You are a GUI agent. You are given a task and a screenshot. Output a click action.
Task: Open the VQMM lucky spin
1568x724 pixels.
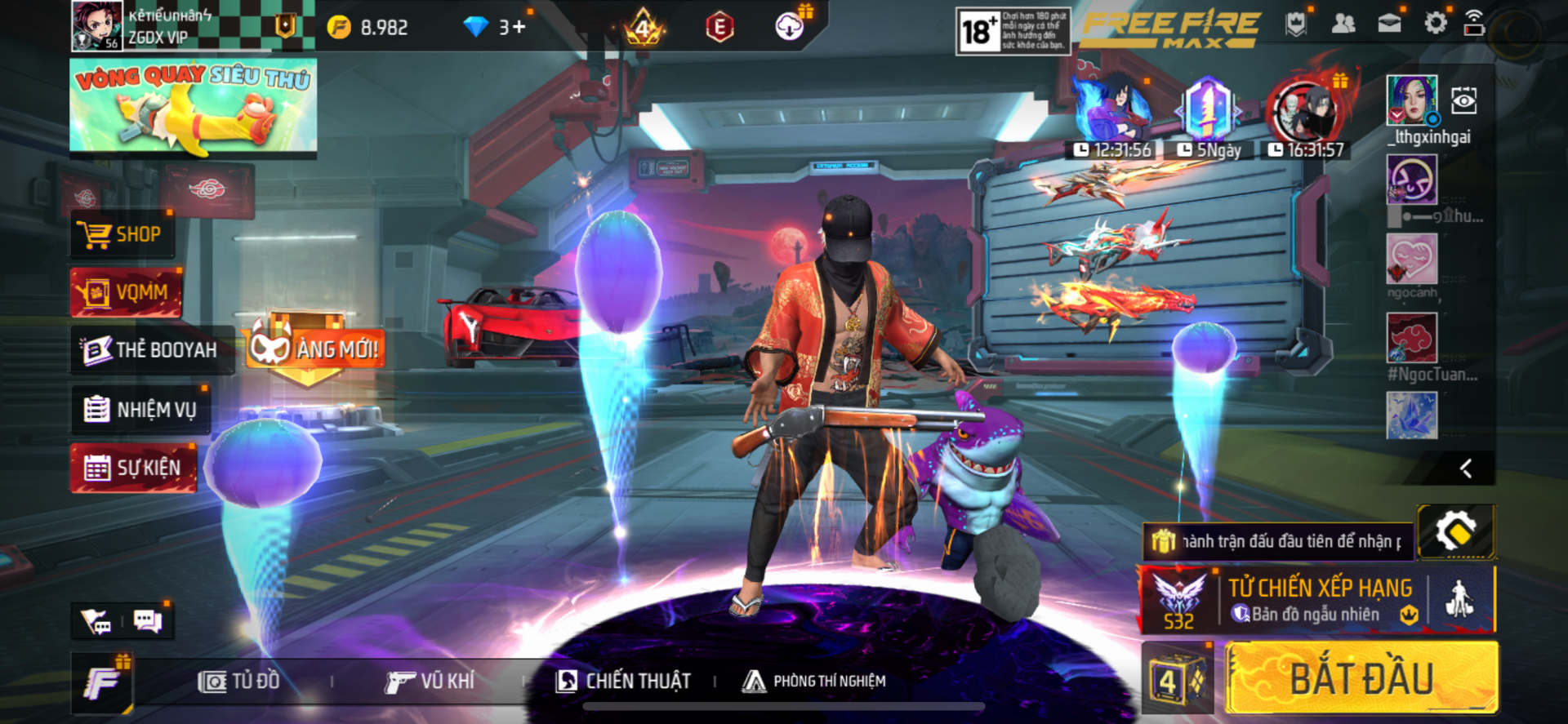point(126,292)
